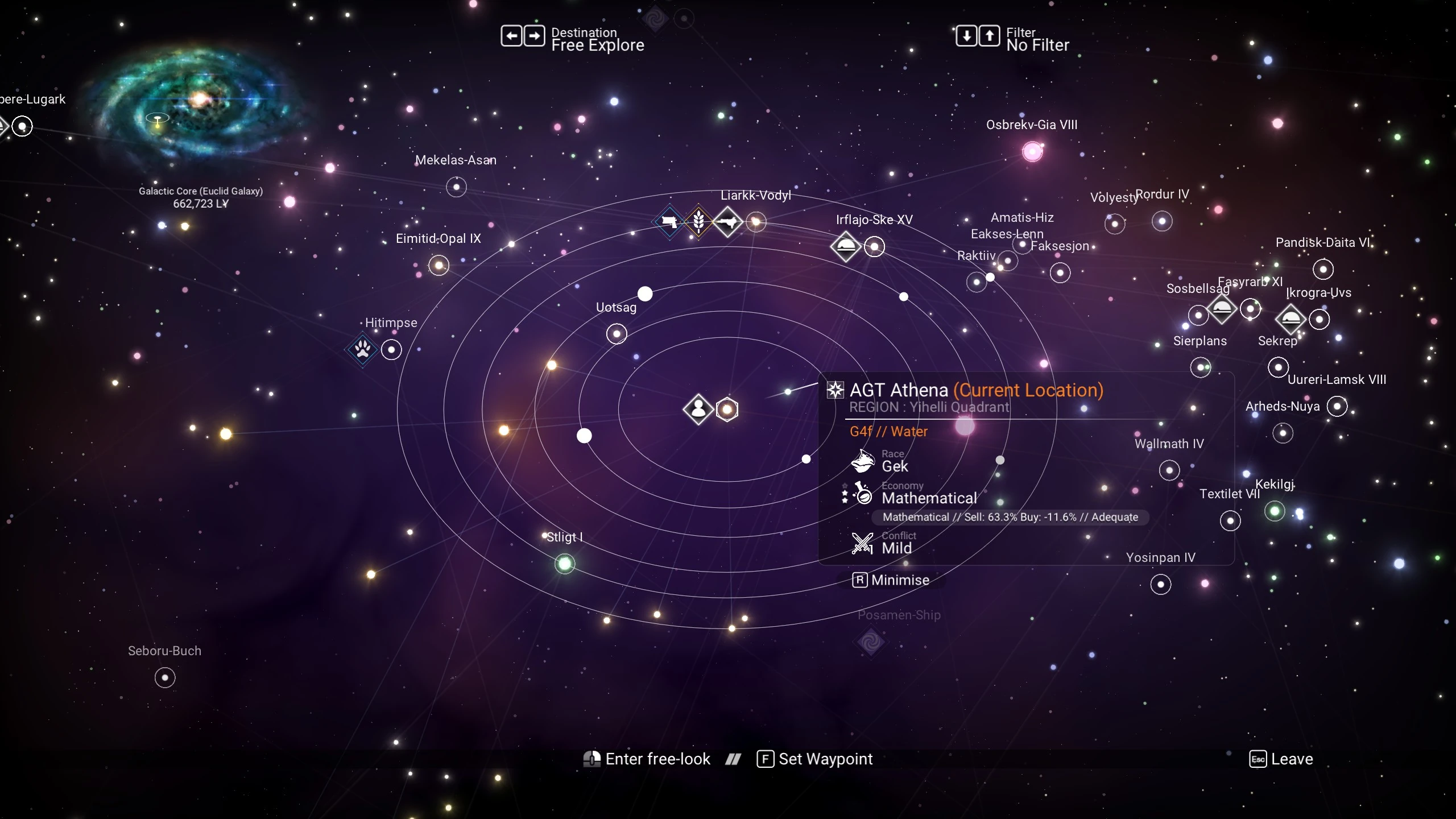Select the Eimitid-Opal IX system marker
This screenshot has height=819, width=1456.
[439, 265]
